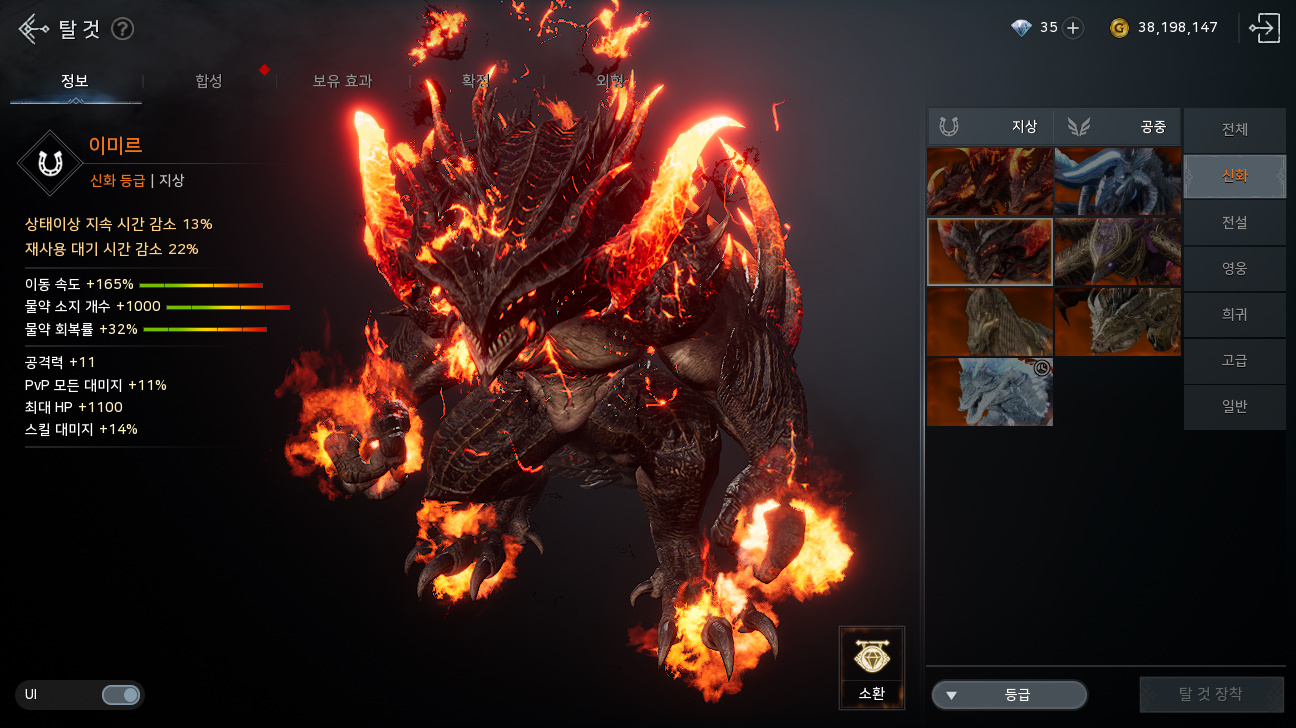Select the 정보 tab

pos(75,81)
